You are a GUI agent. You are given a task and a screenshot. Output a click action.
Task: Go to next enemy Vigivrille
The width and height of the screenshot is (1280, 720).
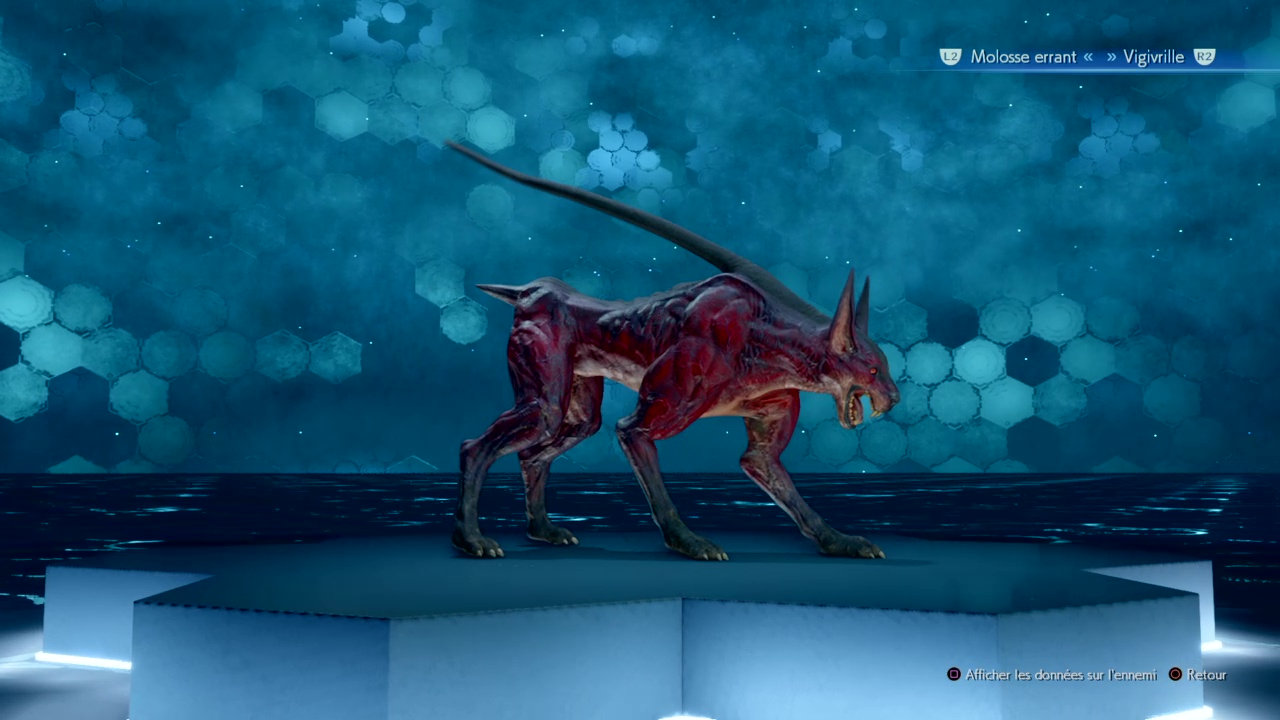coord(1153,57)
